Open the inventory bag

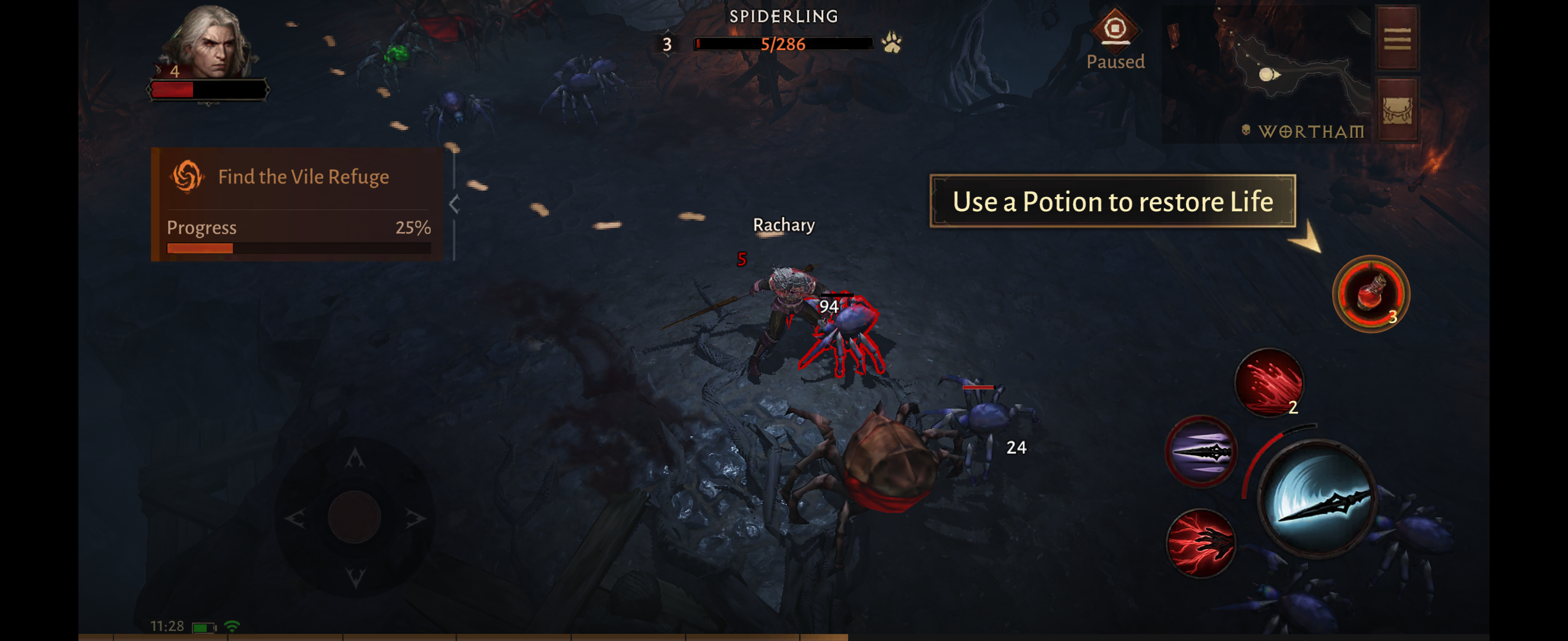pos(1397,110)
